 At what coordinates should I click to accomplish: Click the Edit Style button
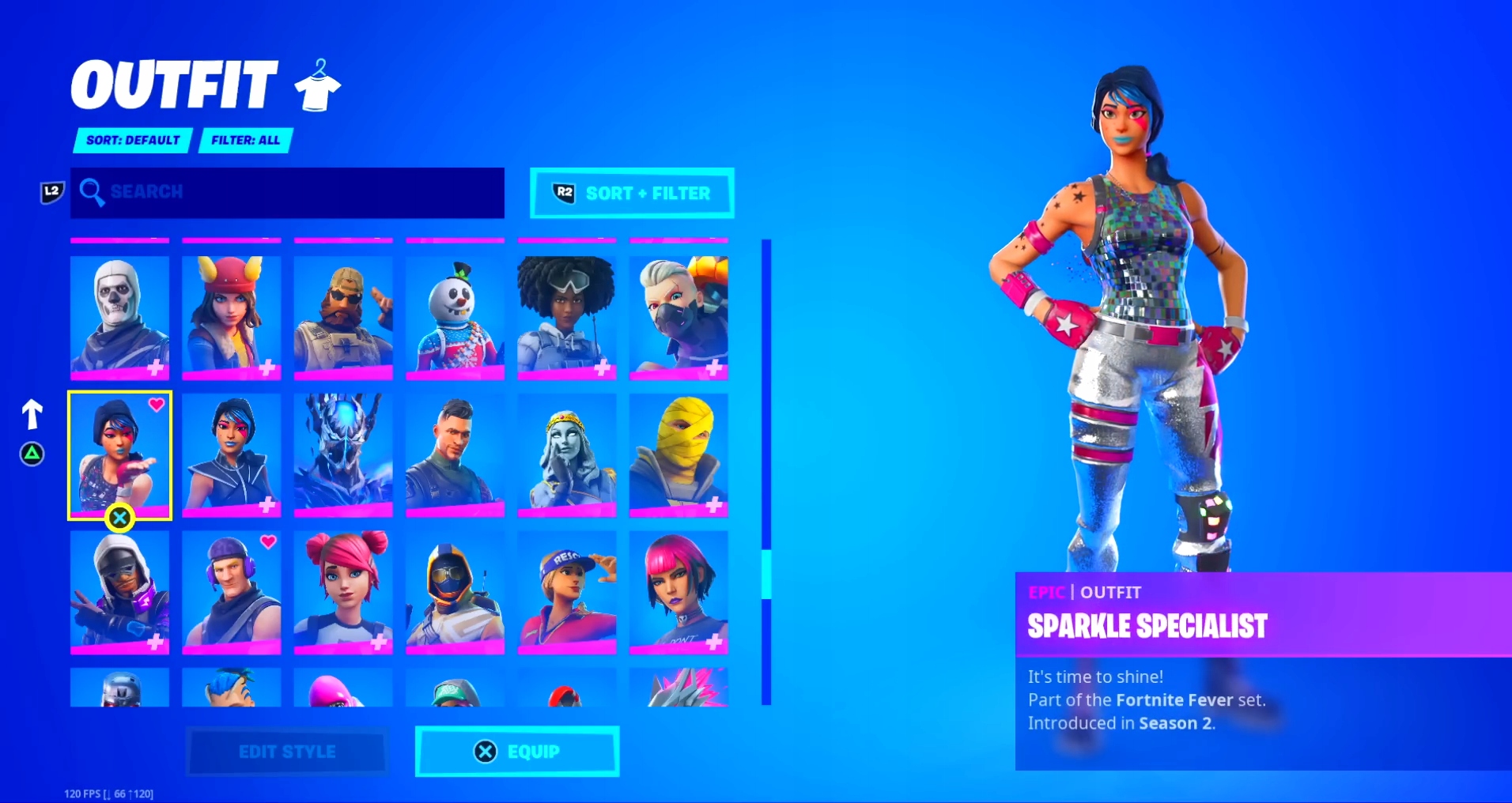pos(286,751)
